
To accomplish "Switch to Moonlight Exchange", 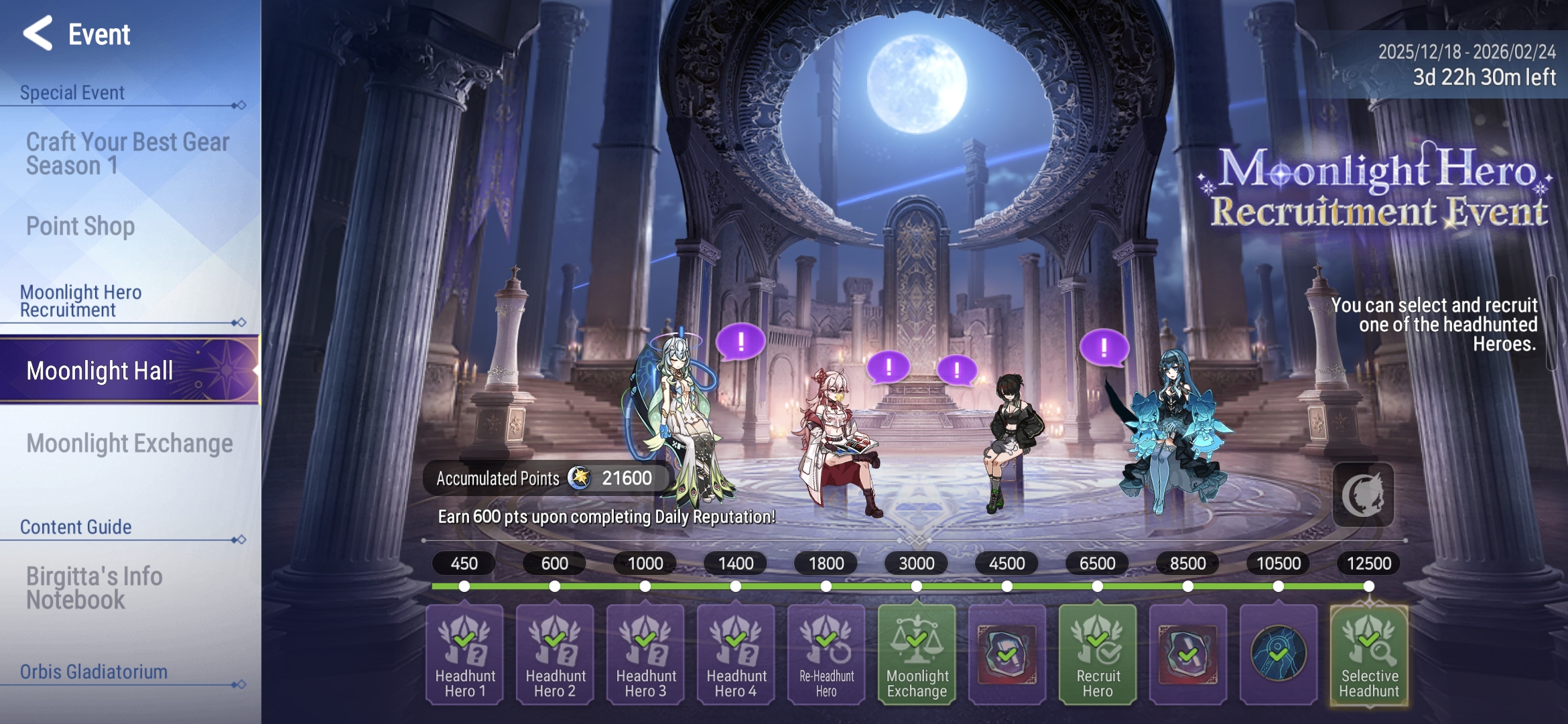I will tap(129, 443).
